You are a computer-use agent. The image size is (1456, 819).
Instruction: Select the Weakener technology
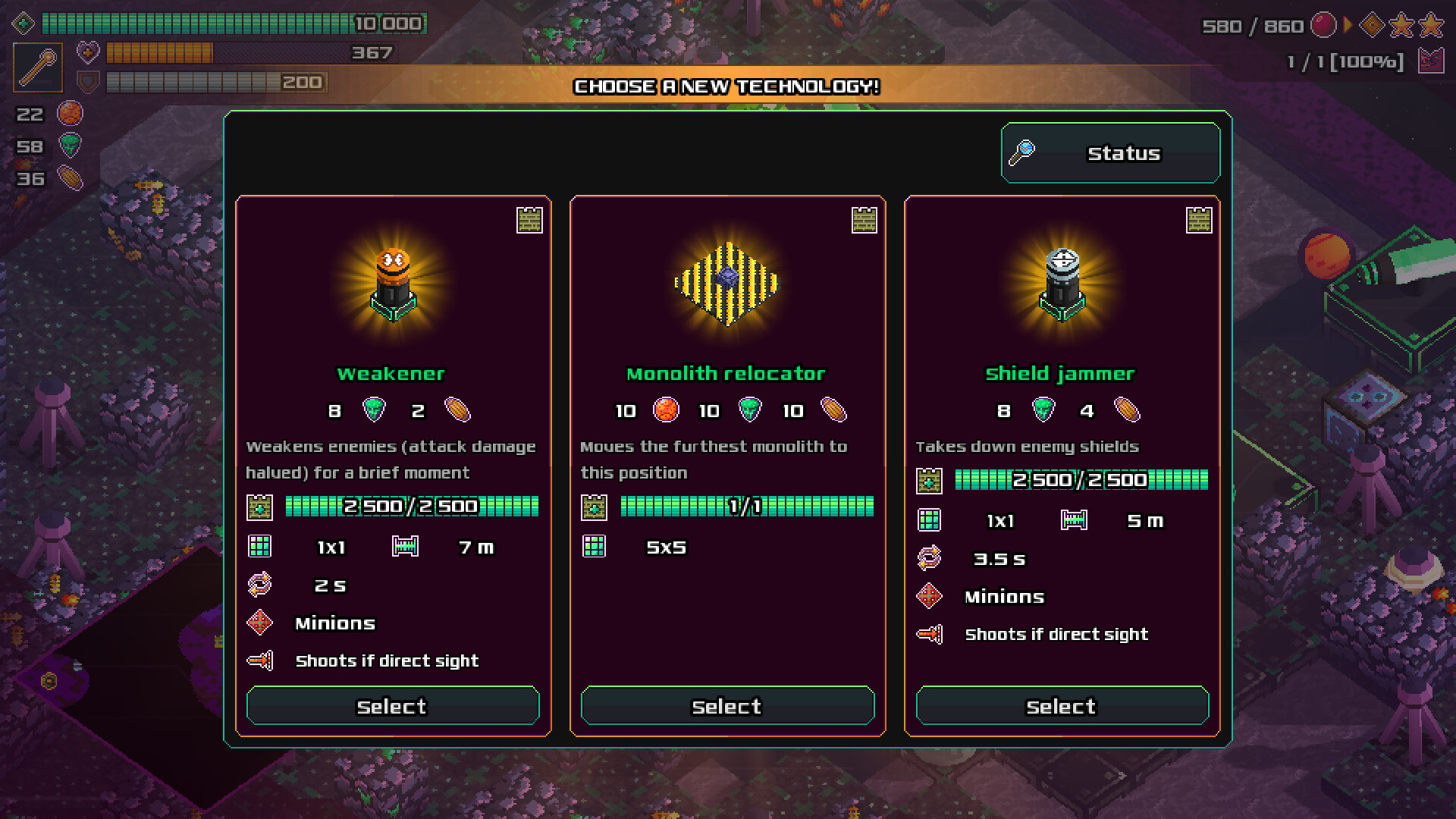coord(392,706)
